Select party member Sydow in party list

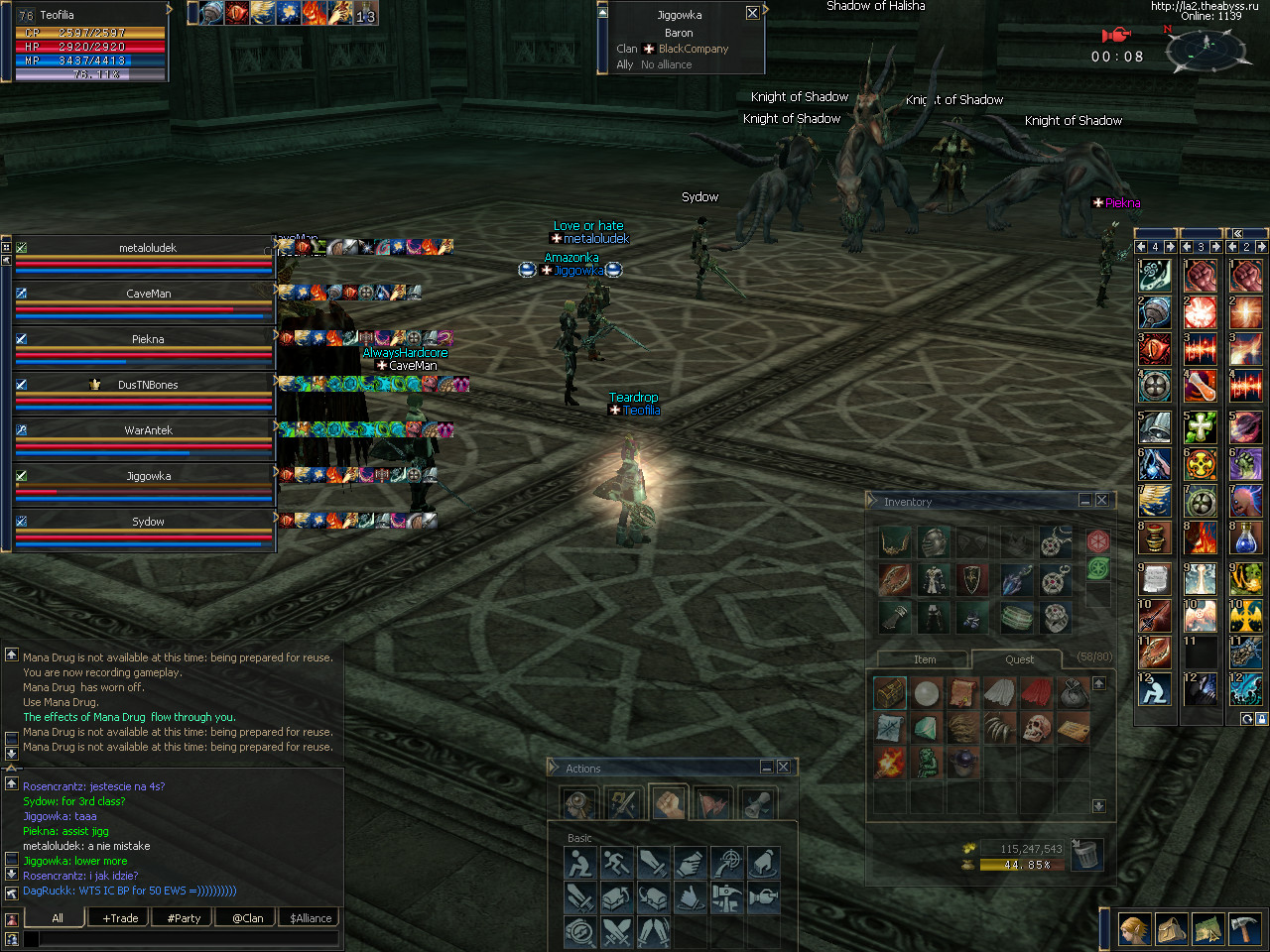coord(147,522)
